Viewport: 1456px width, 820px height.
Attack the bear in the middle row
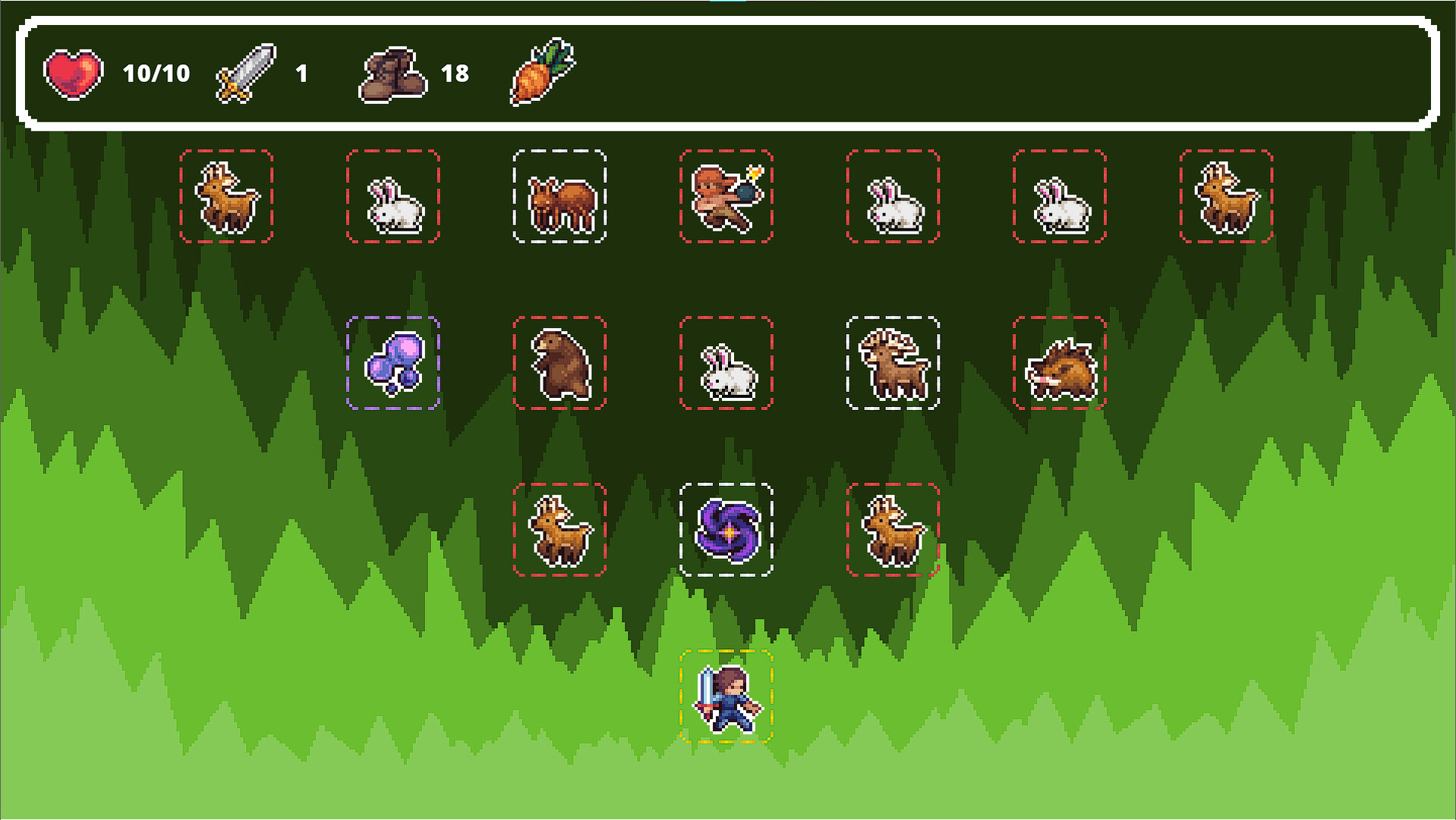559,363
